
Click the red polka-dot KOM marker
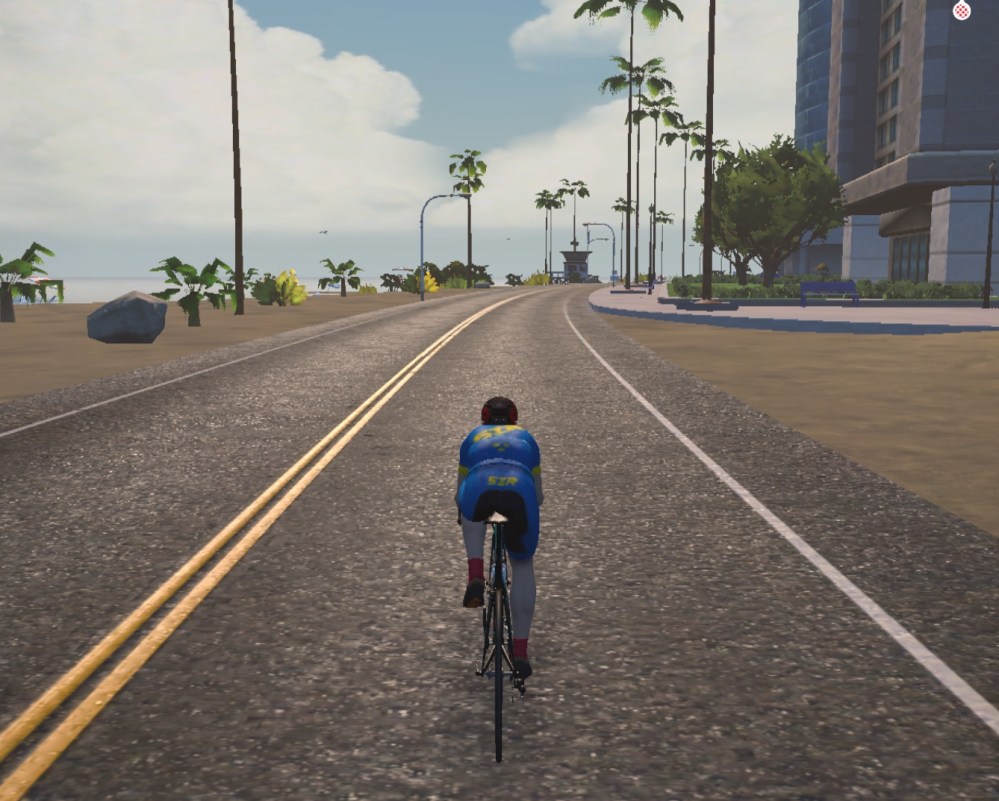click(x=961, y=10)
